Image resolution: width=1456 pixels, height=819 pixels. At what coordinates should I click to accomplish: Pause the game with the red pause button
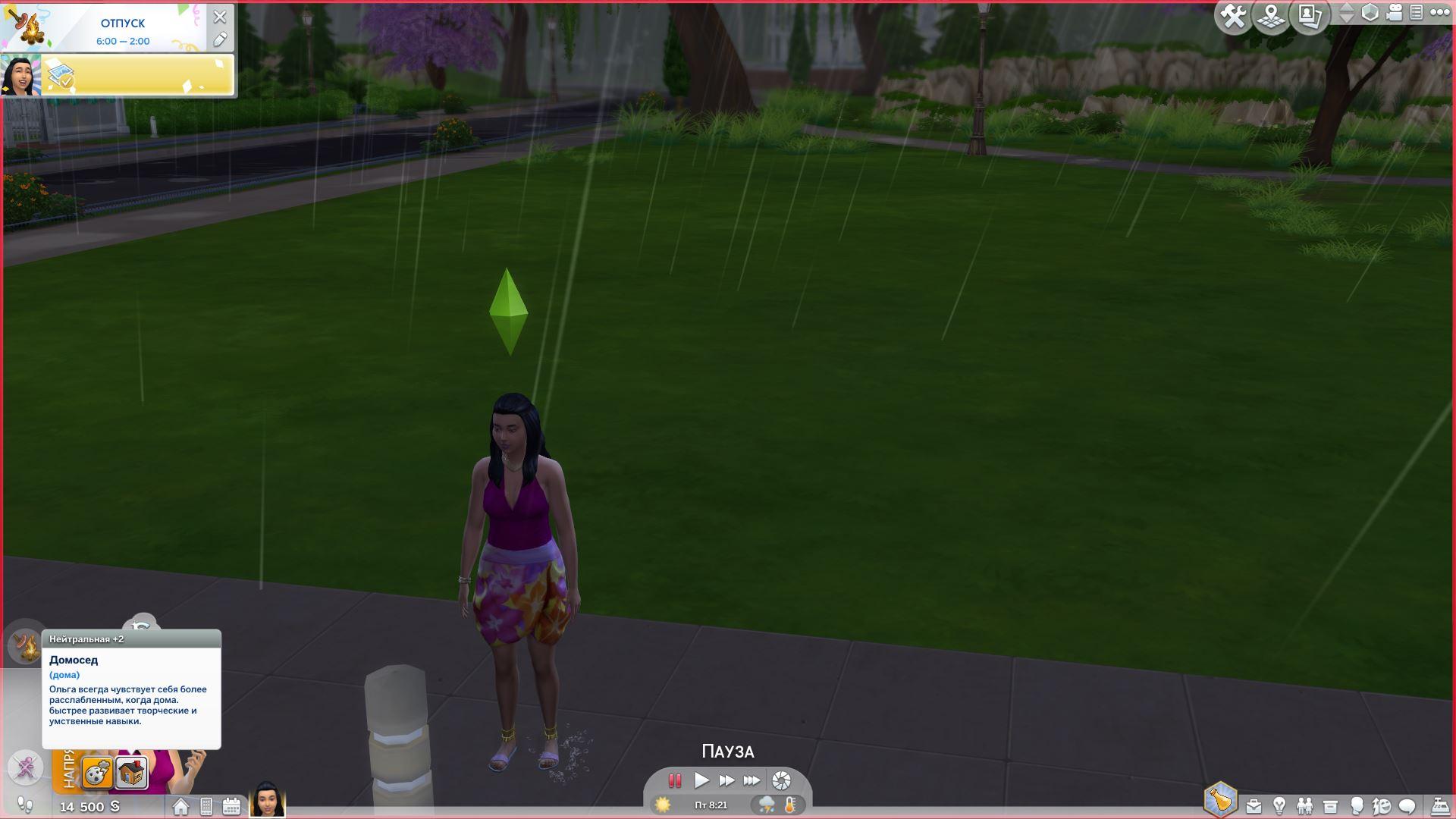coord(674,780)
